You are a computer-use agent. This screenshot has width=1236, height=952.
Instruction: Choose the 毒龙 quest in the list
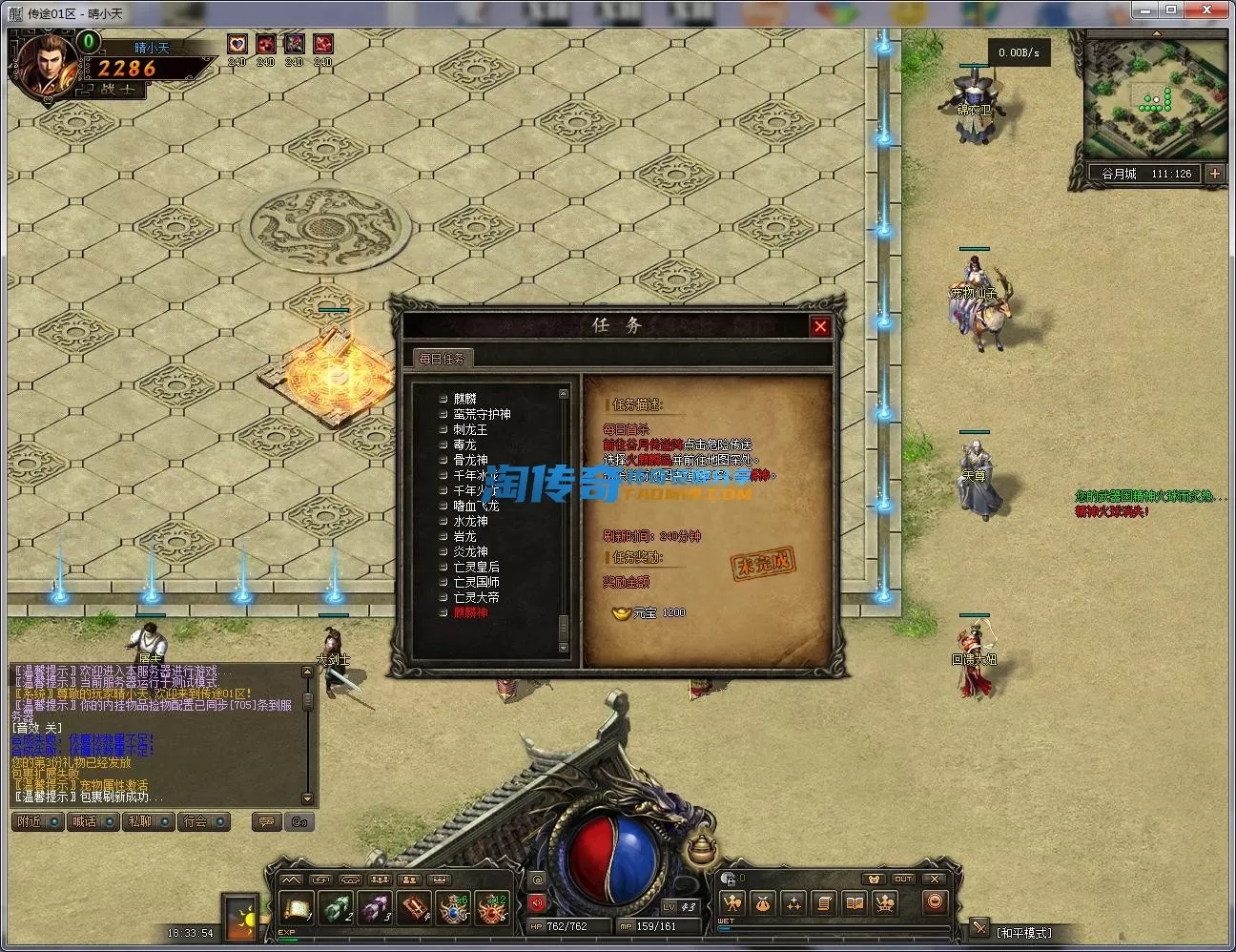coord(464,445)
